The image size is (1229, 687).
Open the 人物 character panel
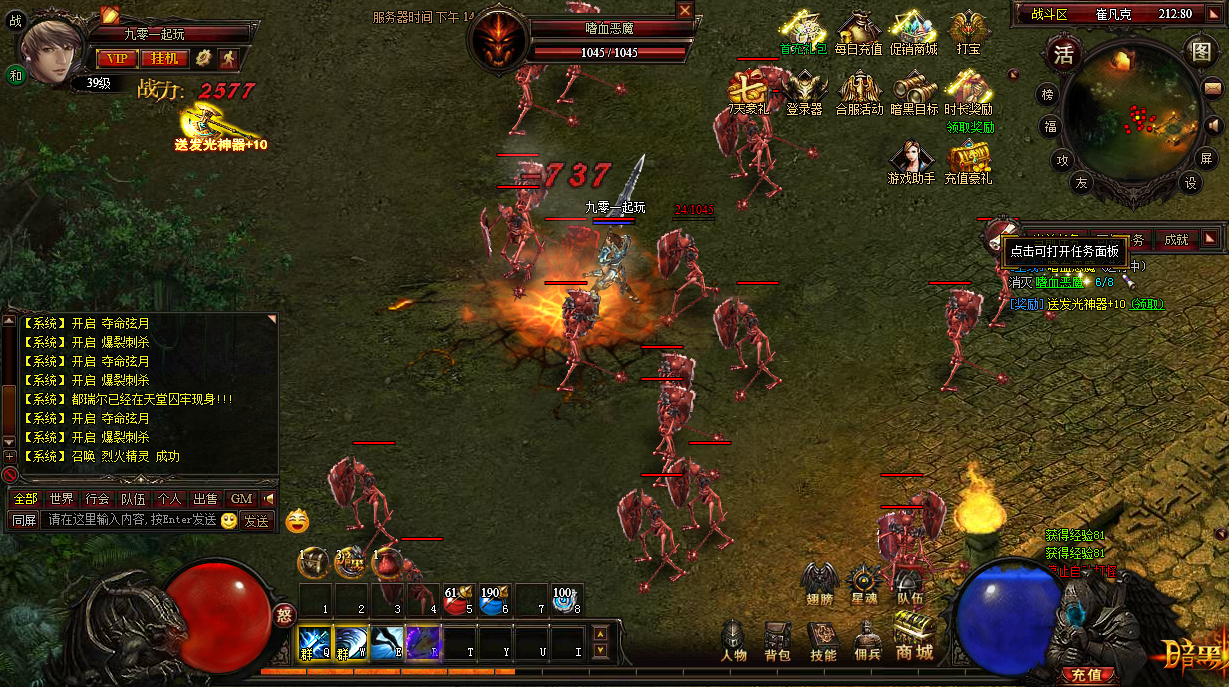tap(734, 640)
